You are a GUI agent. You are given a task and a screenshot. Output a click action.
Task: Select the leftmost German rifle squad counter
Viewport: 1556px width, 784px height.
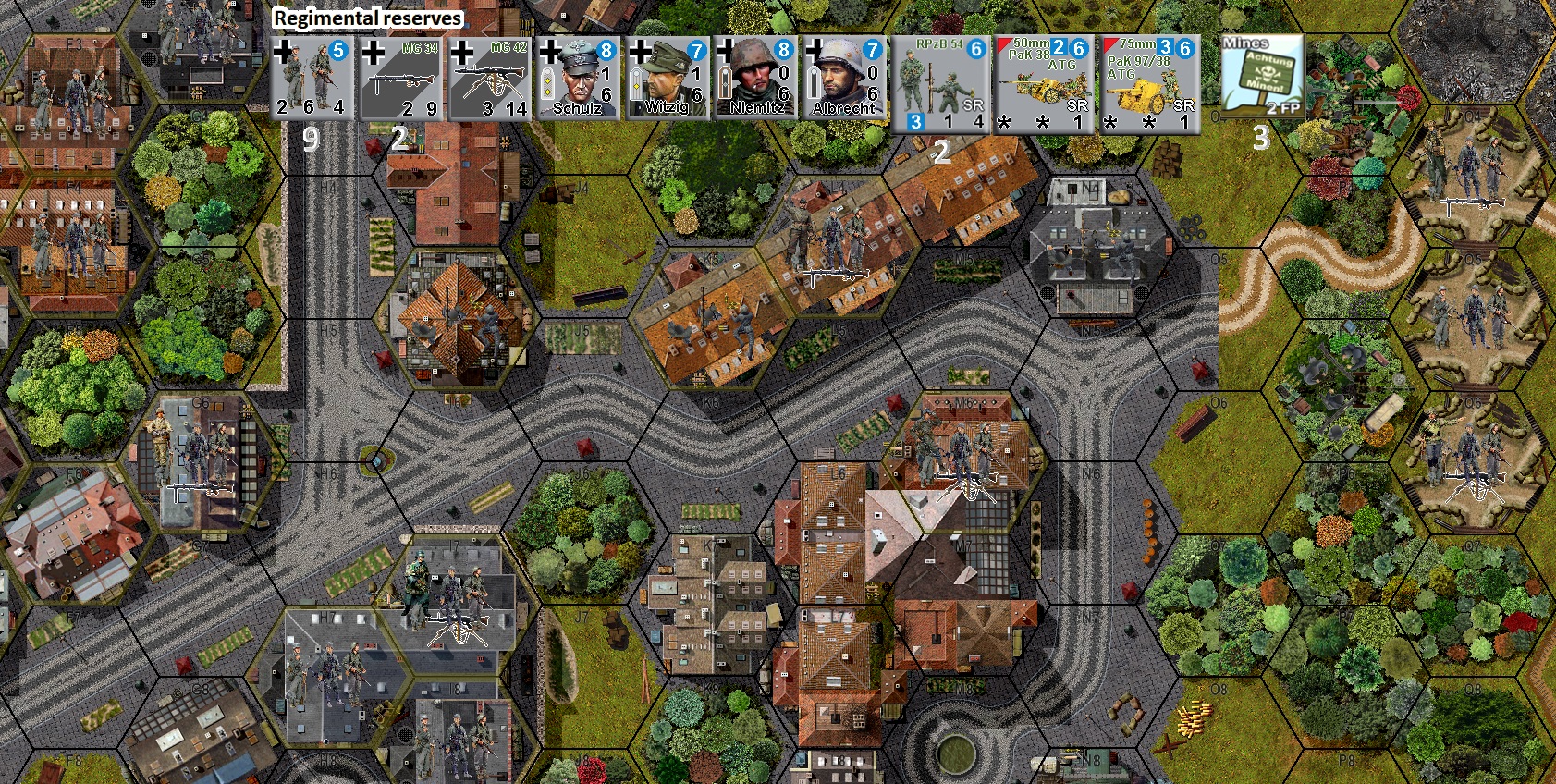311,79
